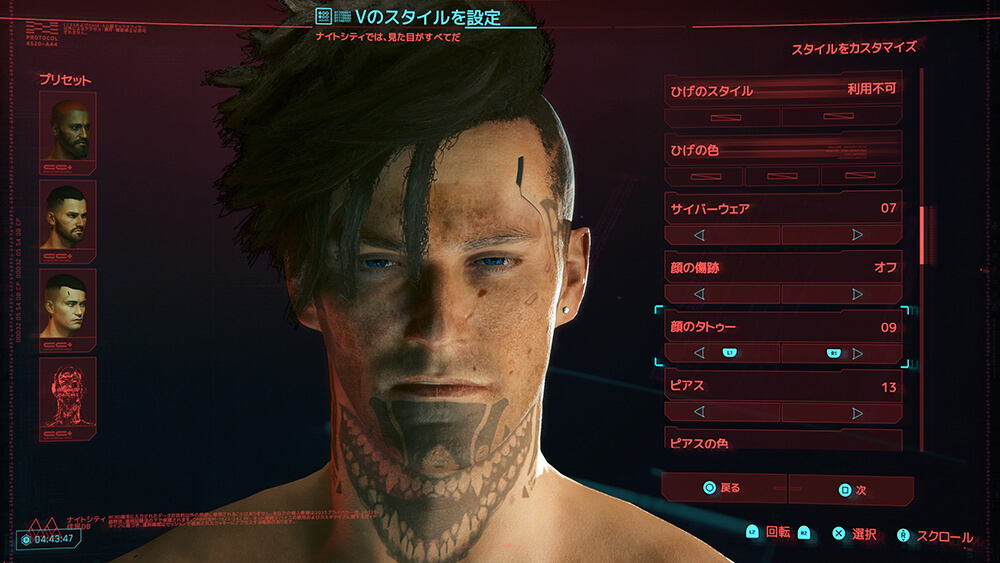Image resolution: width=1000 pixels, height=563 pixels.
Task: Go to next face tattoo design
Action: click(x=841, y=353)
